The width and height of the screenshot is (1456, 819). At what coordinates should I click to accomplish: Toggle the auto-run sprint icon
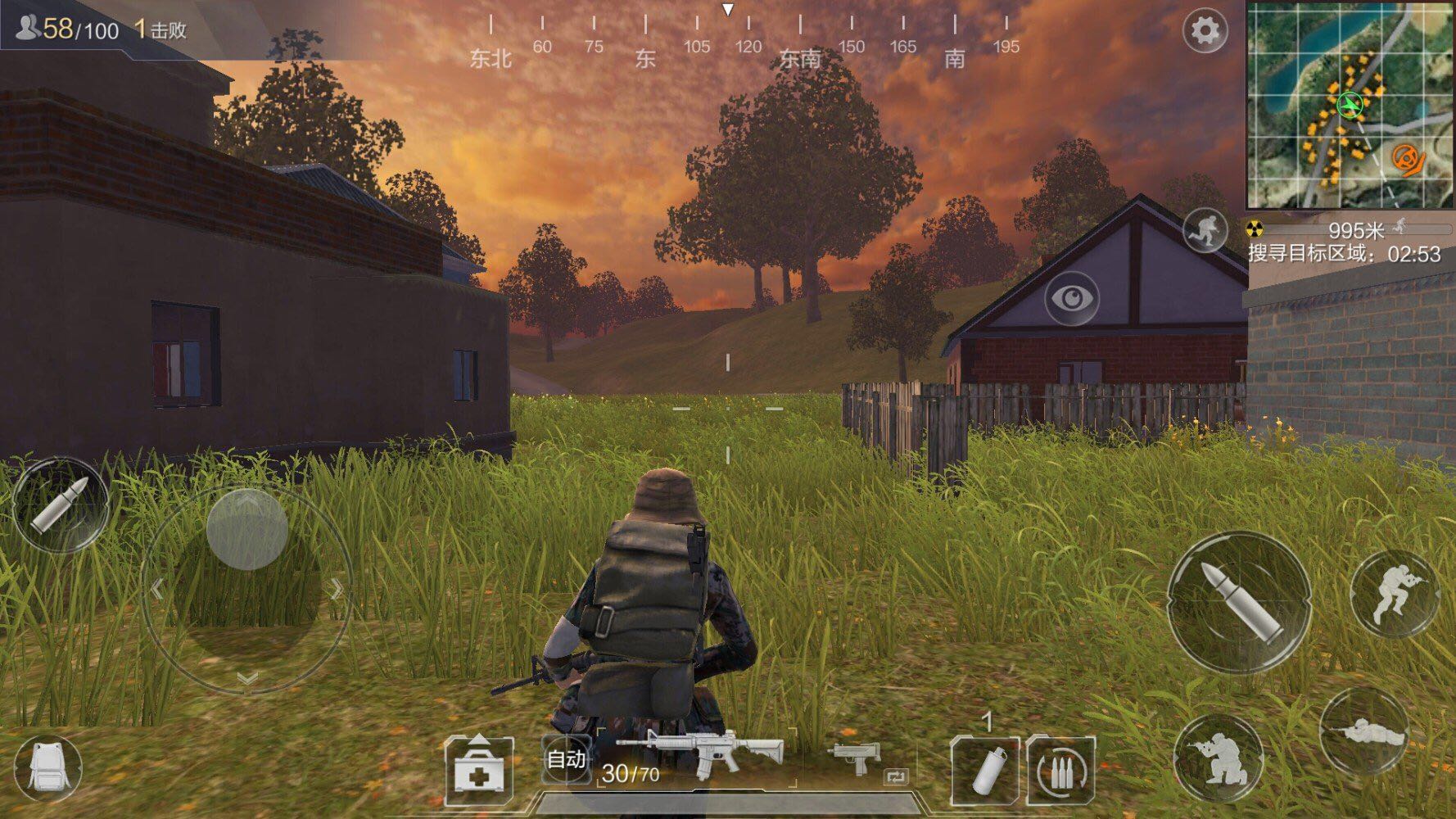(1204, 230)
